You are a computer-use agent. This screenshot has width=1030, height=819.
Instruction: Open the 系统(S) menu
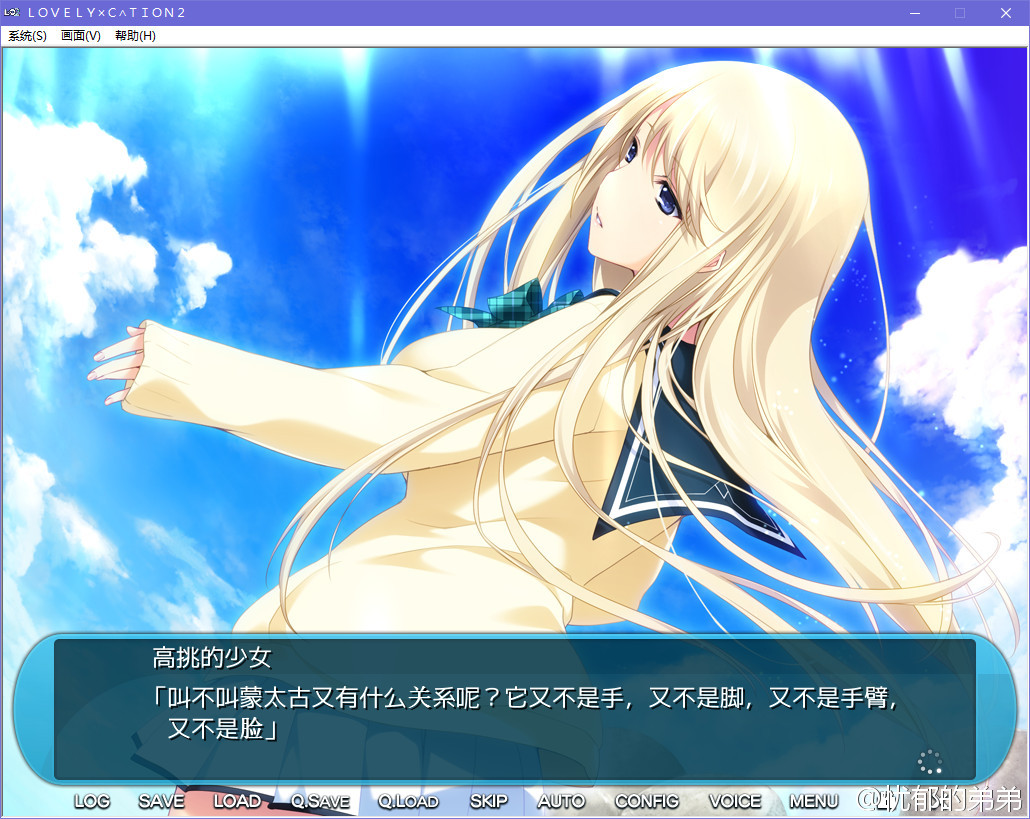[x=27, y=36]
